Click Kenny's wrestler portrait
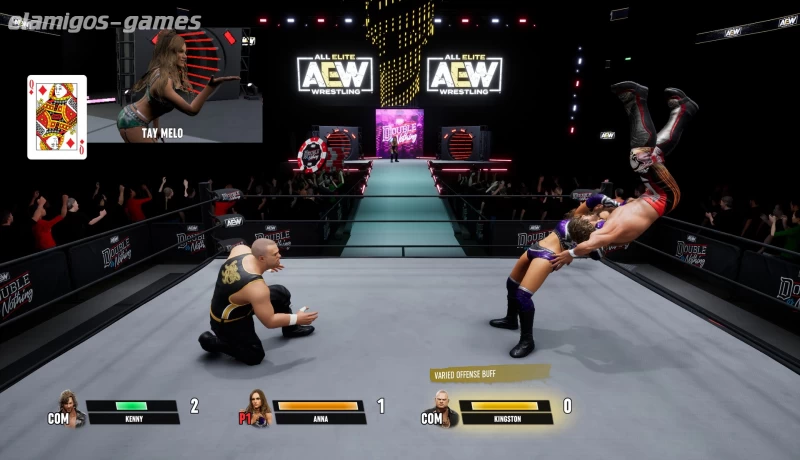 coord(69,407)
